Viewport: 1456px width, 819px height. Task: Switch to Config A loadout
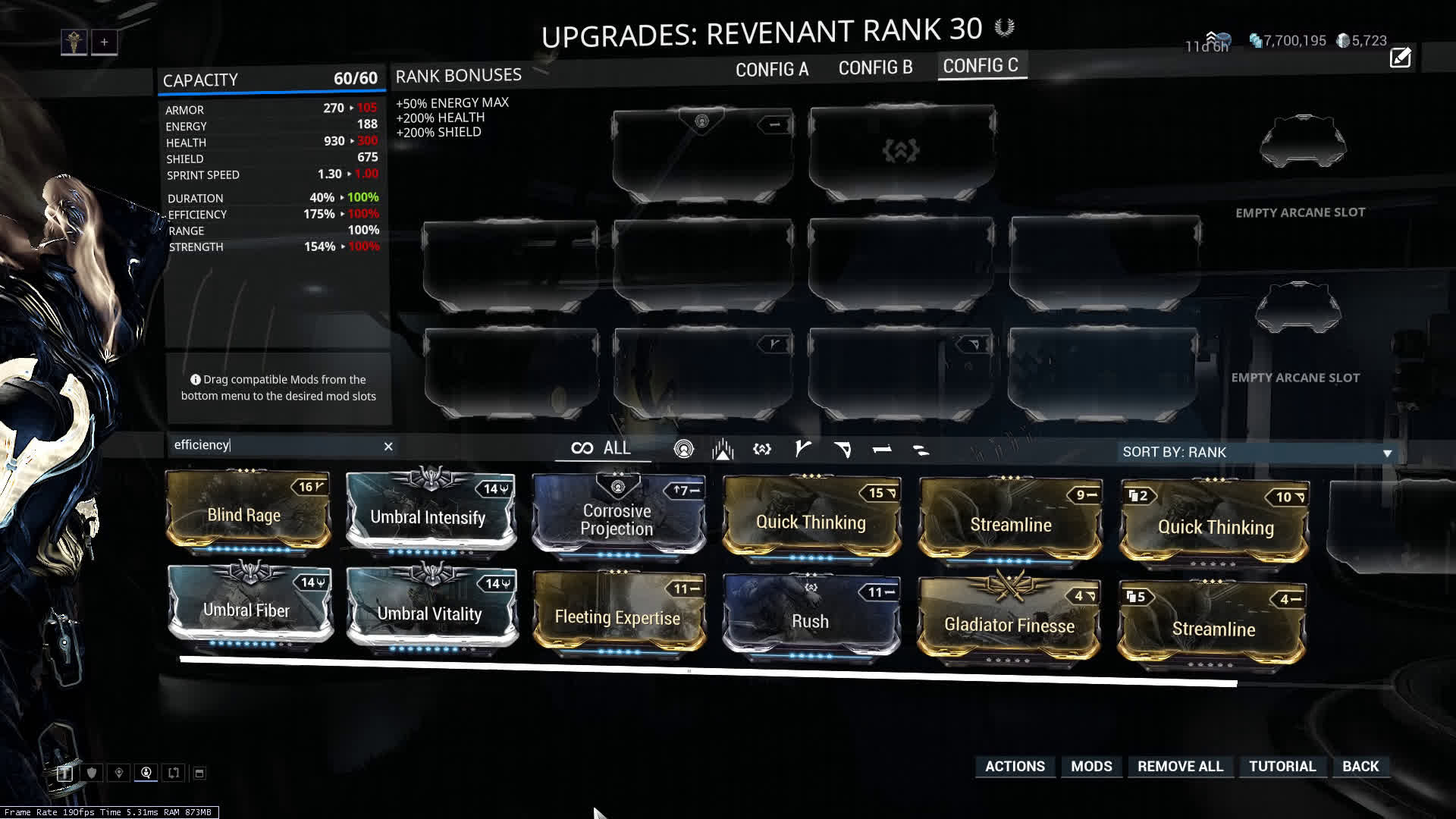771,70
